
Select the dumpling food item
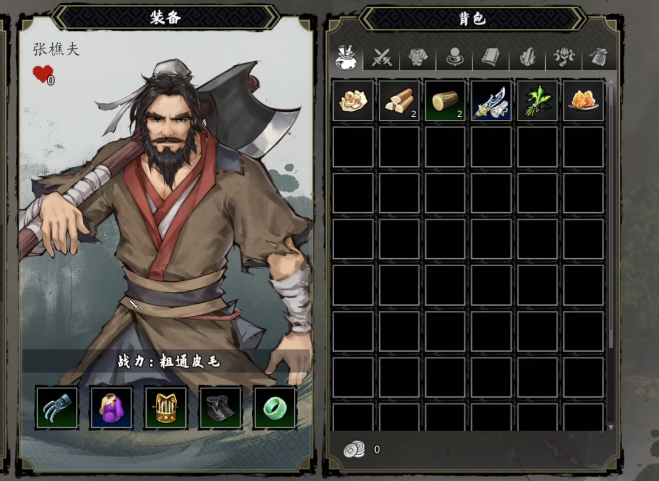point(353,101)
